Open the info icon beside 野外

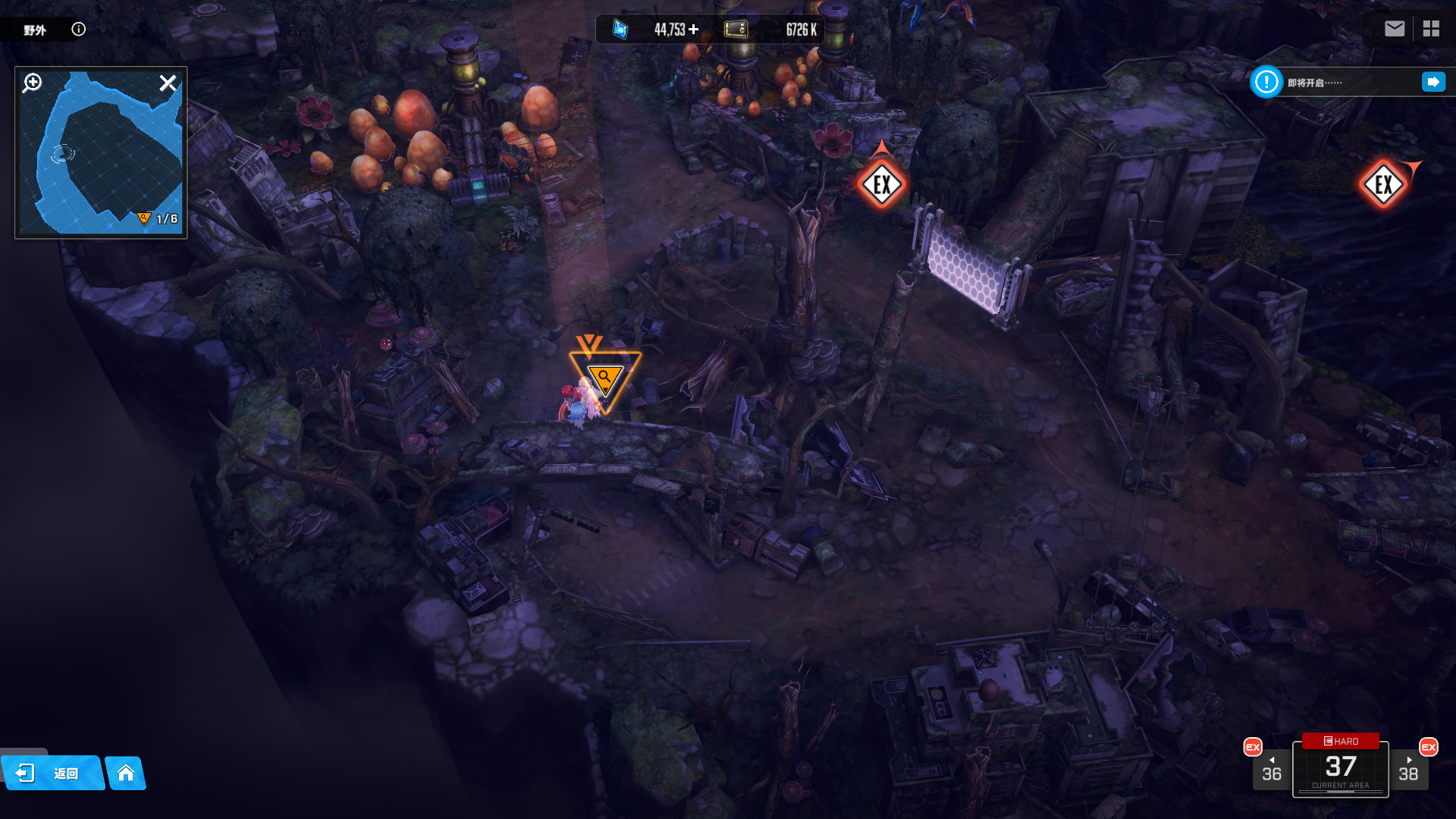[x=79, y=30]
